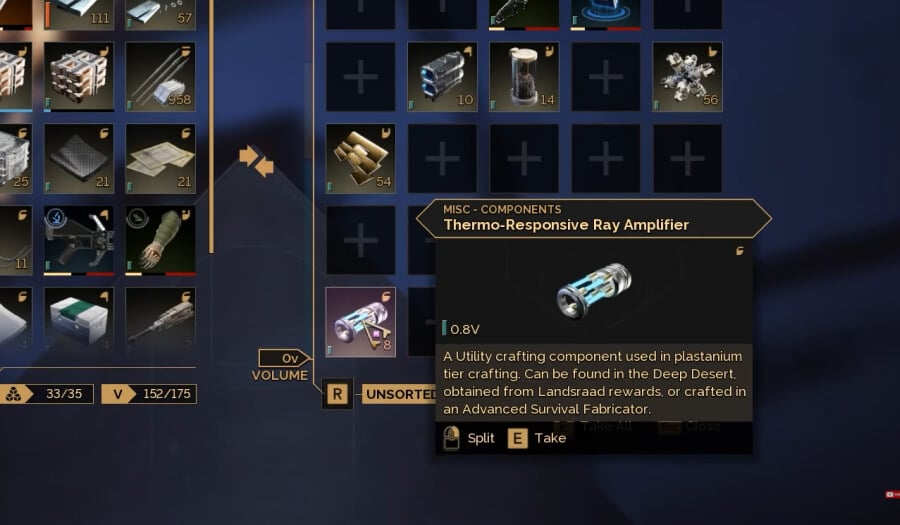This screenshot has height=525, width=900.
Task: Select the blue-lit cylinder component stack of 10
Action: click(442, 76)
